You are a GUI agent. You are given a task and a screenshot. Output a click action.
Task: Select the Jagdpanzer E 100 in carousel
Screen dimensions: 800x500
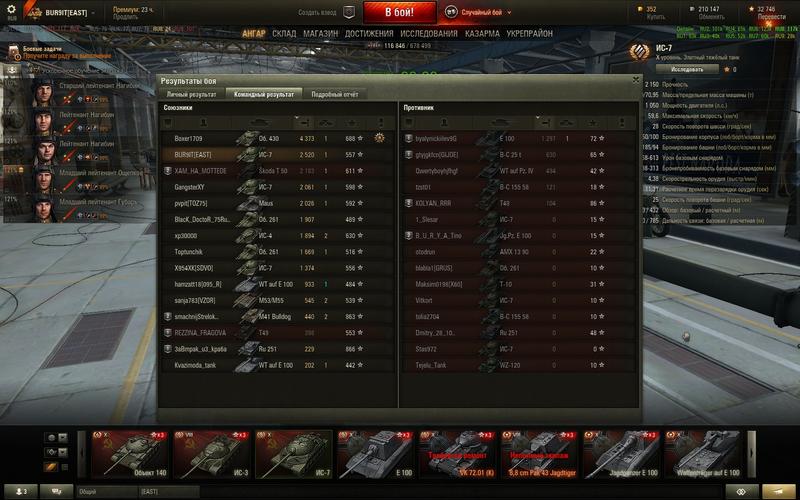(x=621, y=454)
